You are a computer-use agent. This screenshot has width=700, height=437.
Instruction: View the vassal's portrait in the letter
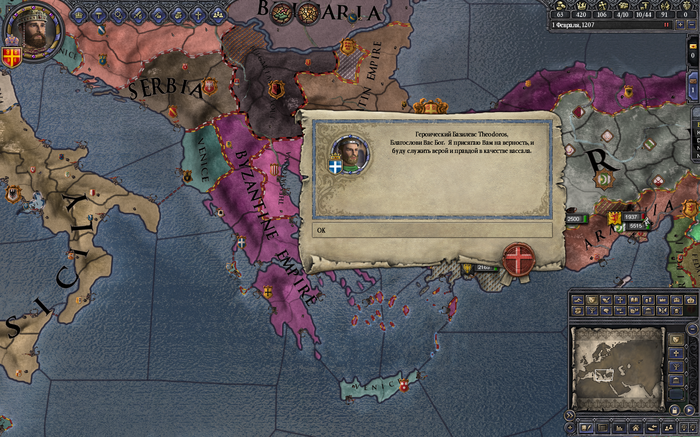tap(348, 152)
